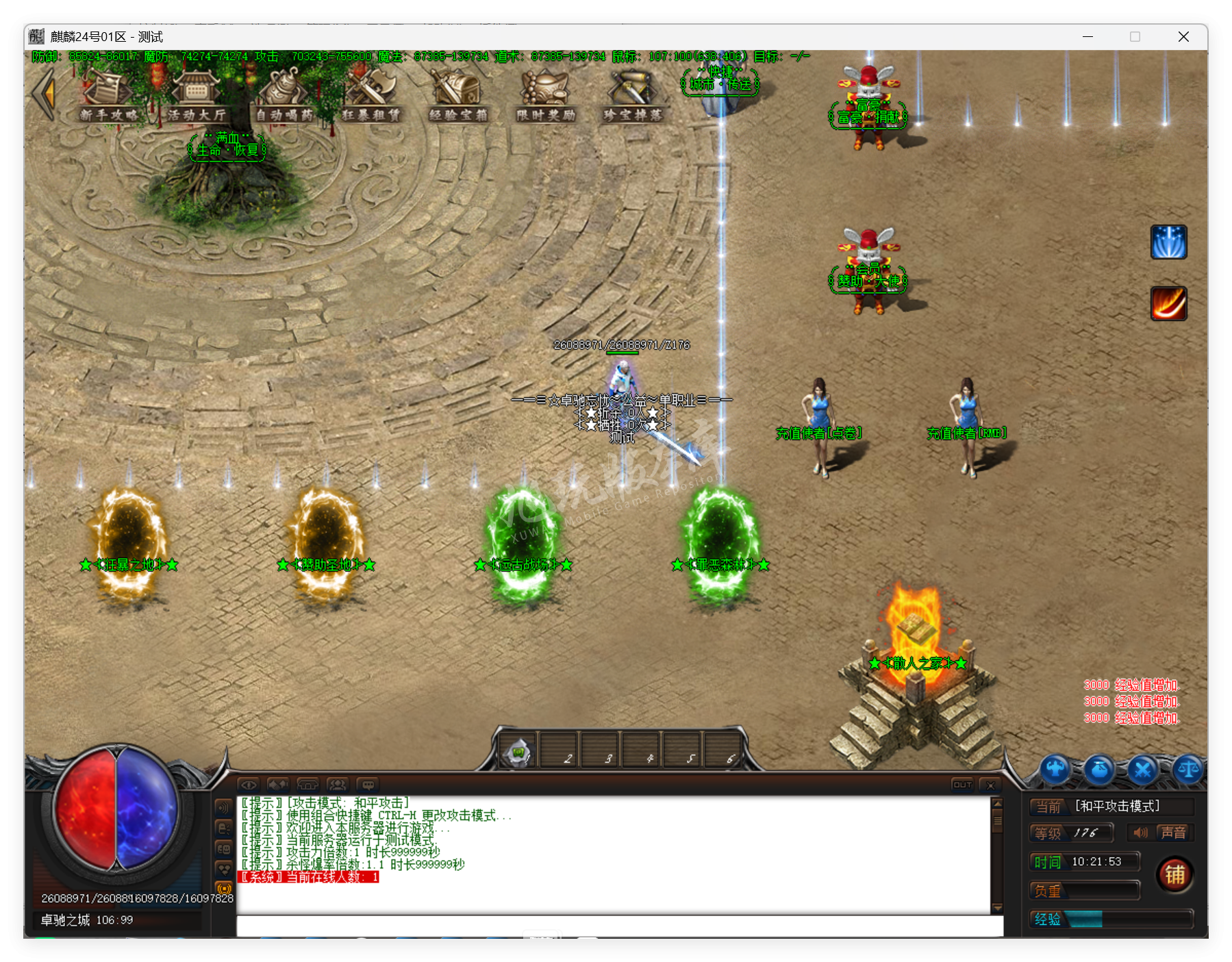Toggle attack mode via crossed swords icon
This screenshot has height=962, width=1232.
click(x=1142, y=770)
